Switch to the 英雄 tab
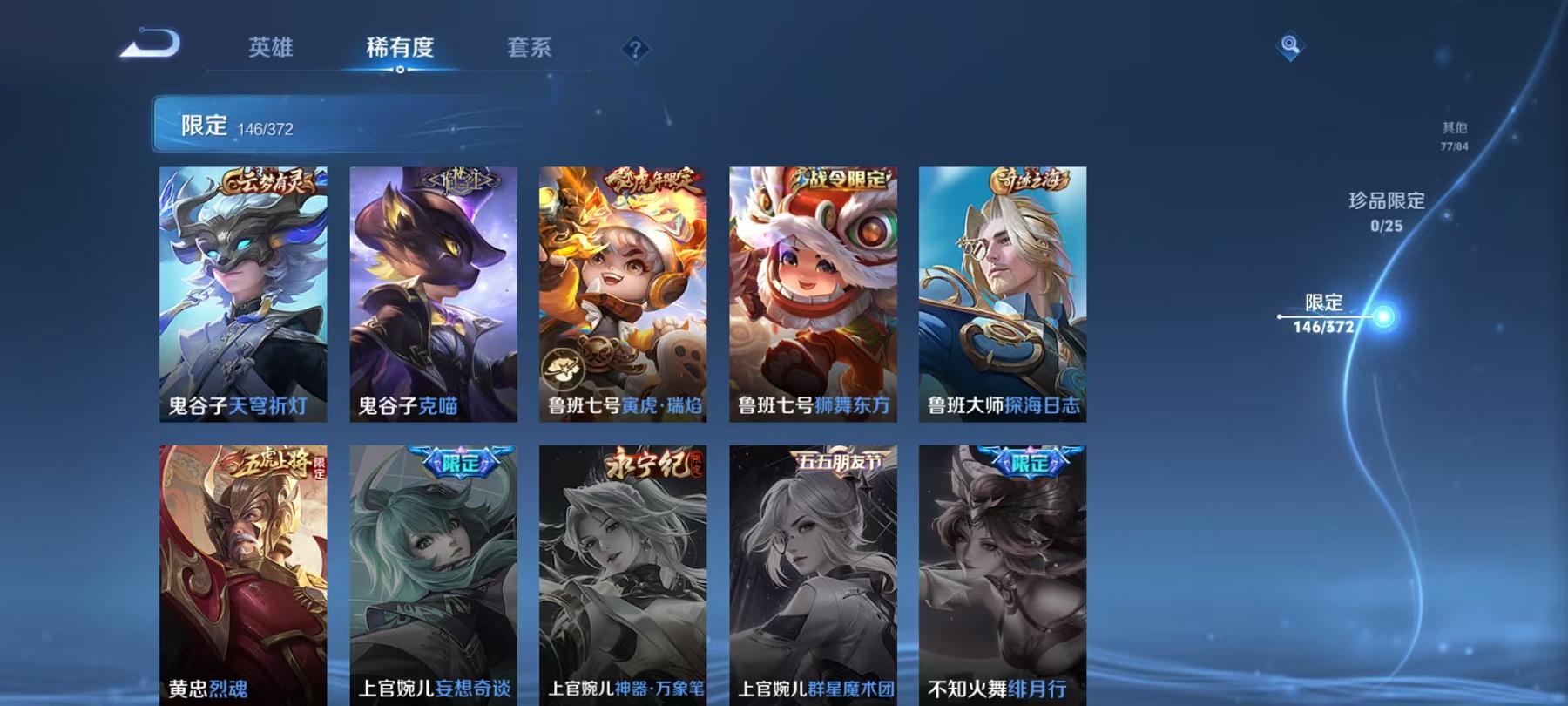This screenshot has width=1568, height=706. (270, 50)
